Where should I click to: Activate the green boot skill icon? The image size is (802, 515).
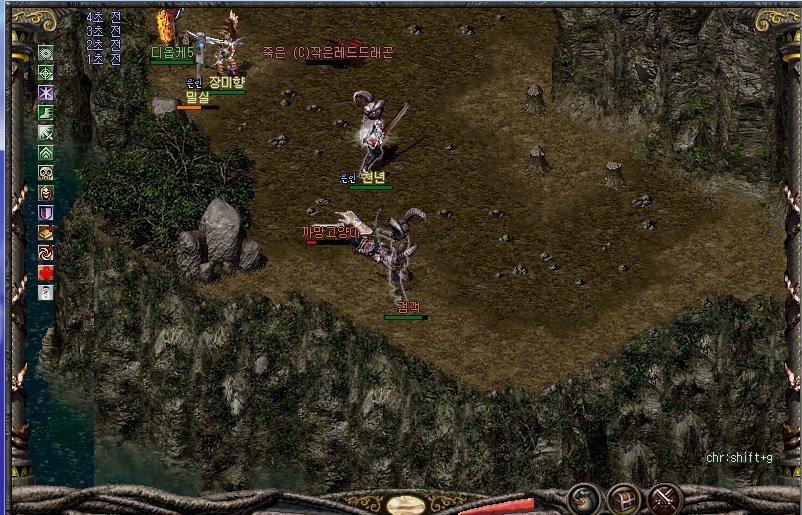coord(46,112)
